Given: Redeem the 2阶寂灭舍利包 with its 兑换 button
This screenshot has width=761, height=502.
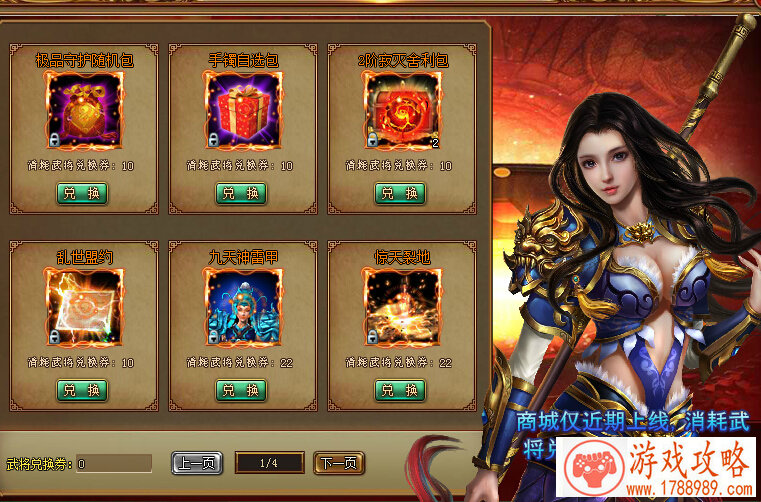Looking at the screenshot, I should pos(400,193).
